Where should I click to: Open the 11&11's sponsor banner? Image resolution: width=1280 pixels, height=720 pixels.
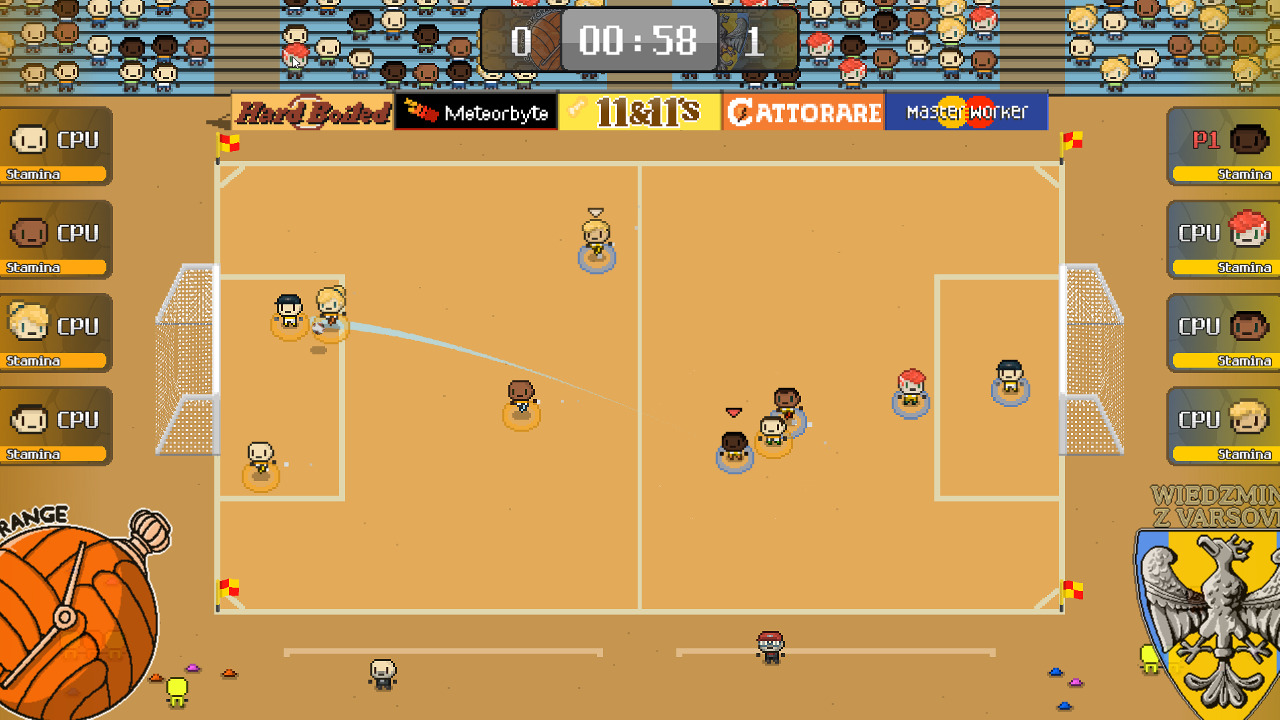(x=639, y=112)
